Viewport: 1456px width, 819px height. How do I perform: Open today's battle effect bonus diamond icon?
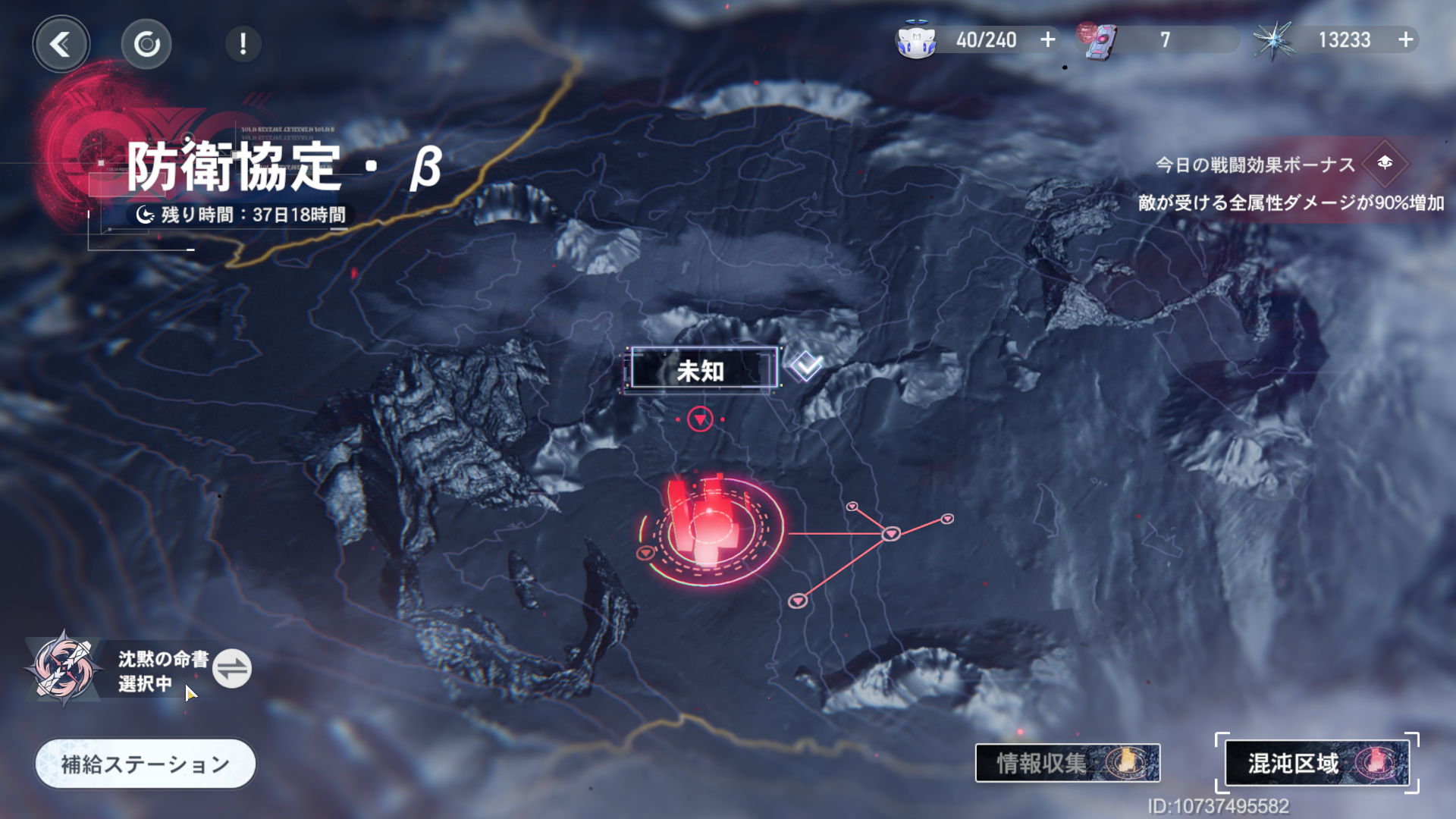1385,163
